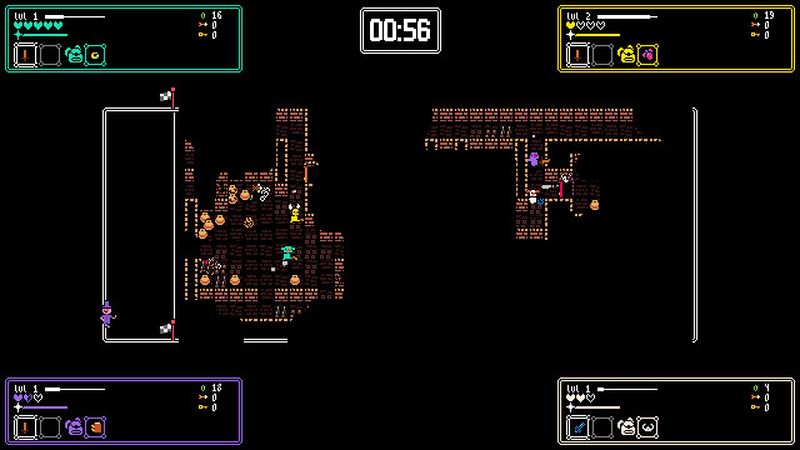Select the yellow player's heart item slot
800x450 pixels.
point(649,55)
